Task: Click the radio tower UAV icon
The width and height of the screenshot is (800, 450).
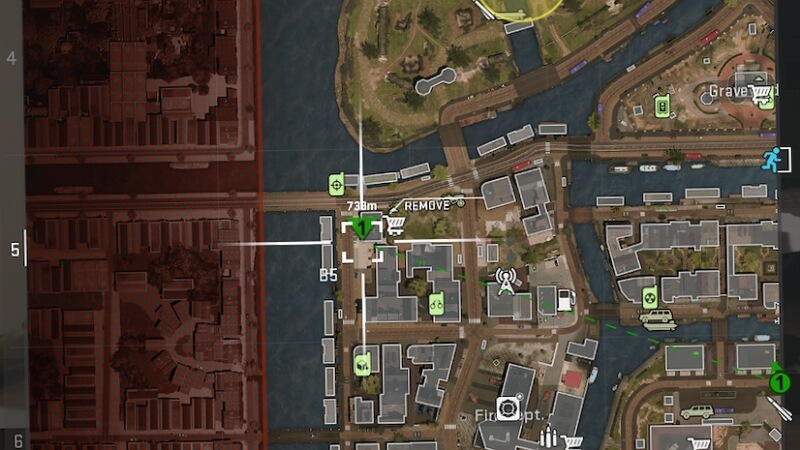Action: 505,282
